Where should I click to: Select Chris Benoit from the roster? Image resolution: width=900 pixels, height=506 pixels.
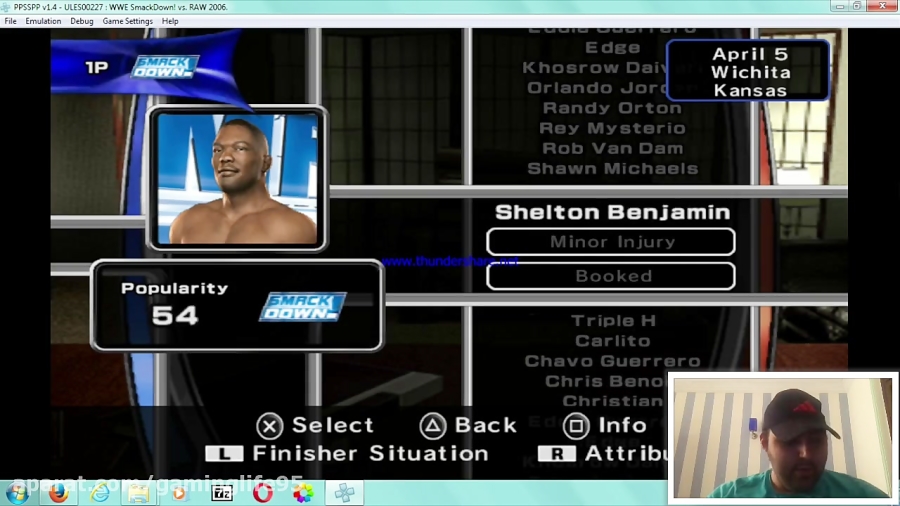tap(605, 381)
